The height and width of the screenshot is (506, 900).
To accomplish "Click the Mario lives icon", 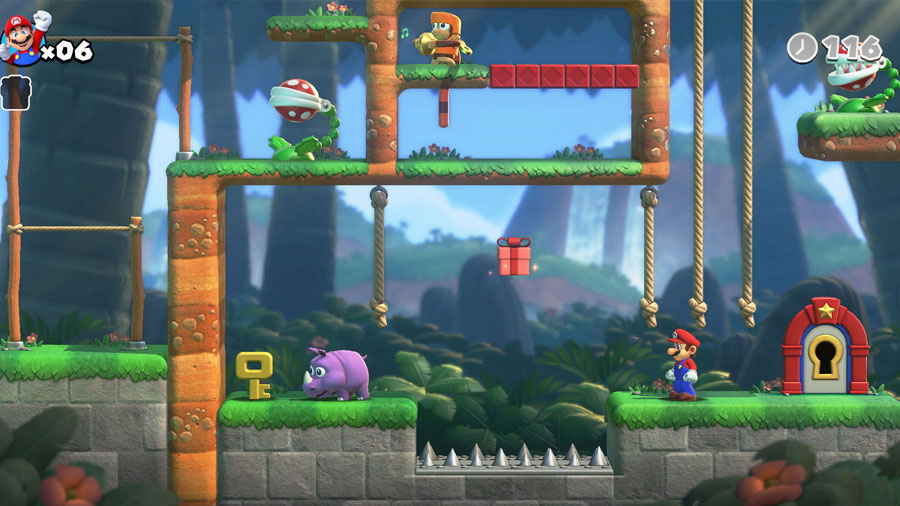I will click(24, 38).
